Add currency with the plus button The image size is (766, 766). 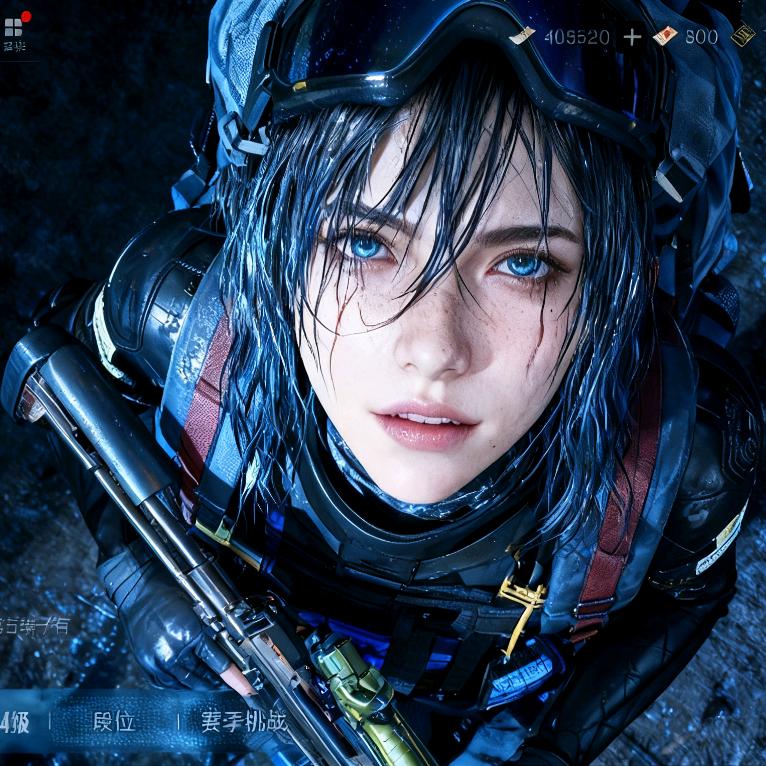632,37
